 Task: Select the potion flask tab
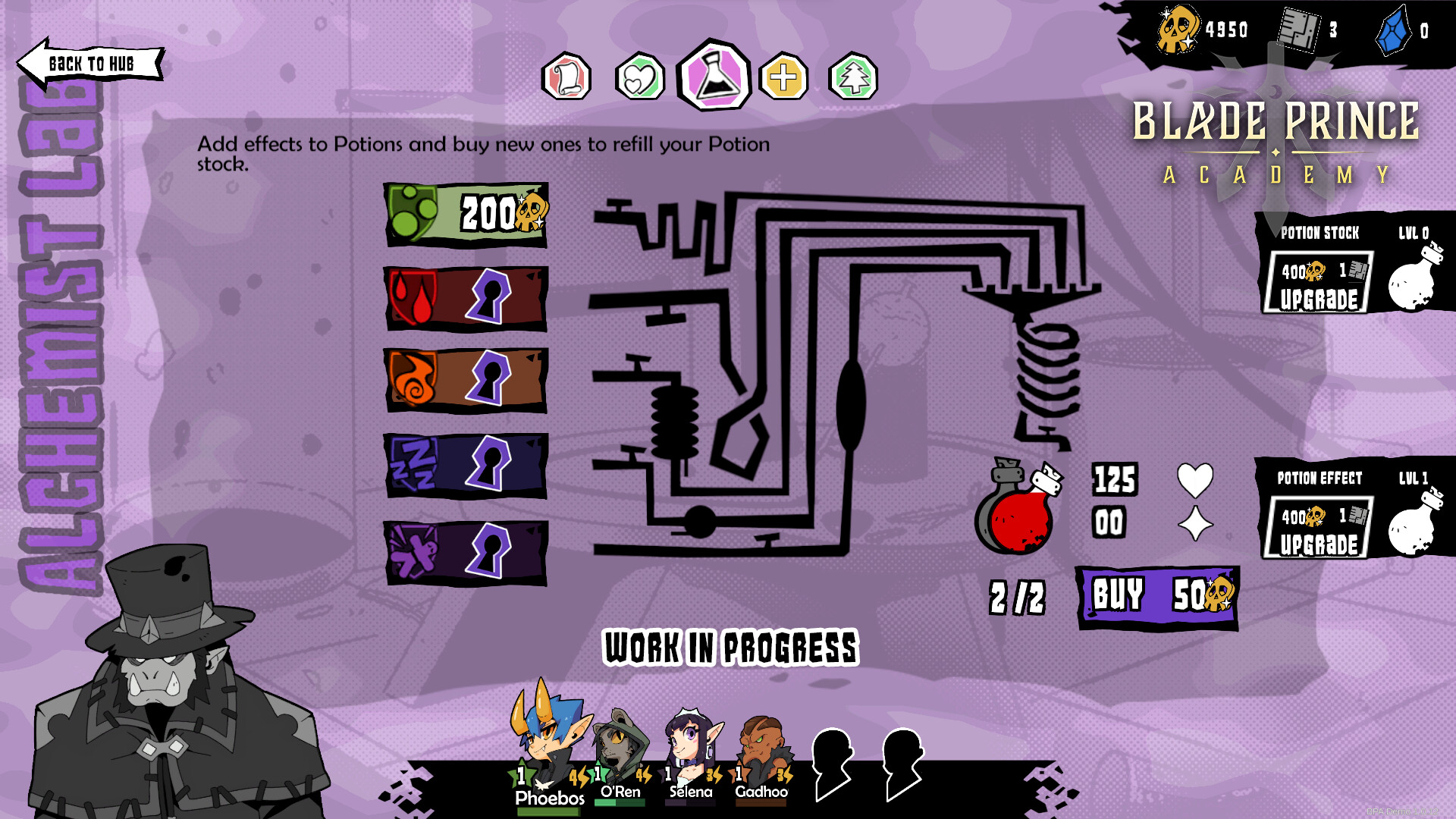click(714, 76)
